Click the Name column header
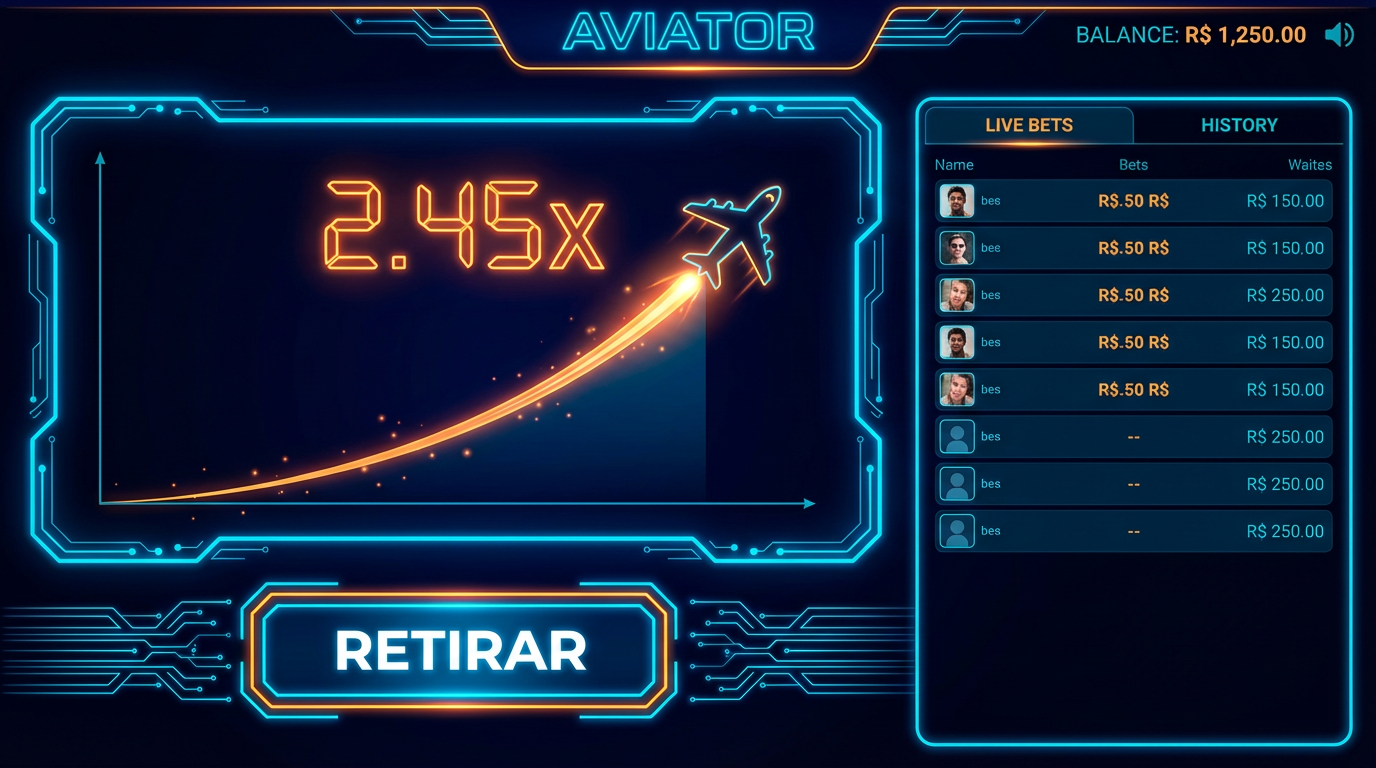The height and width of the screenshot is (768, 1376). coord(953,164)
